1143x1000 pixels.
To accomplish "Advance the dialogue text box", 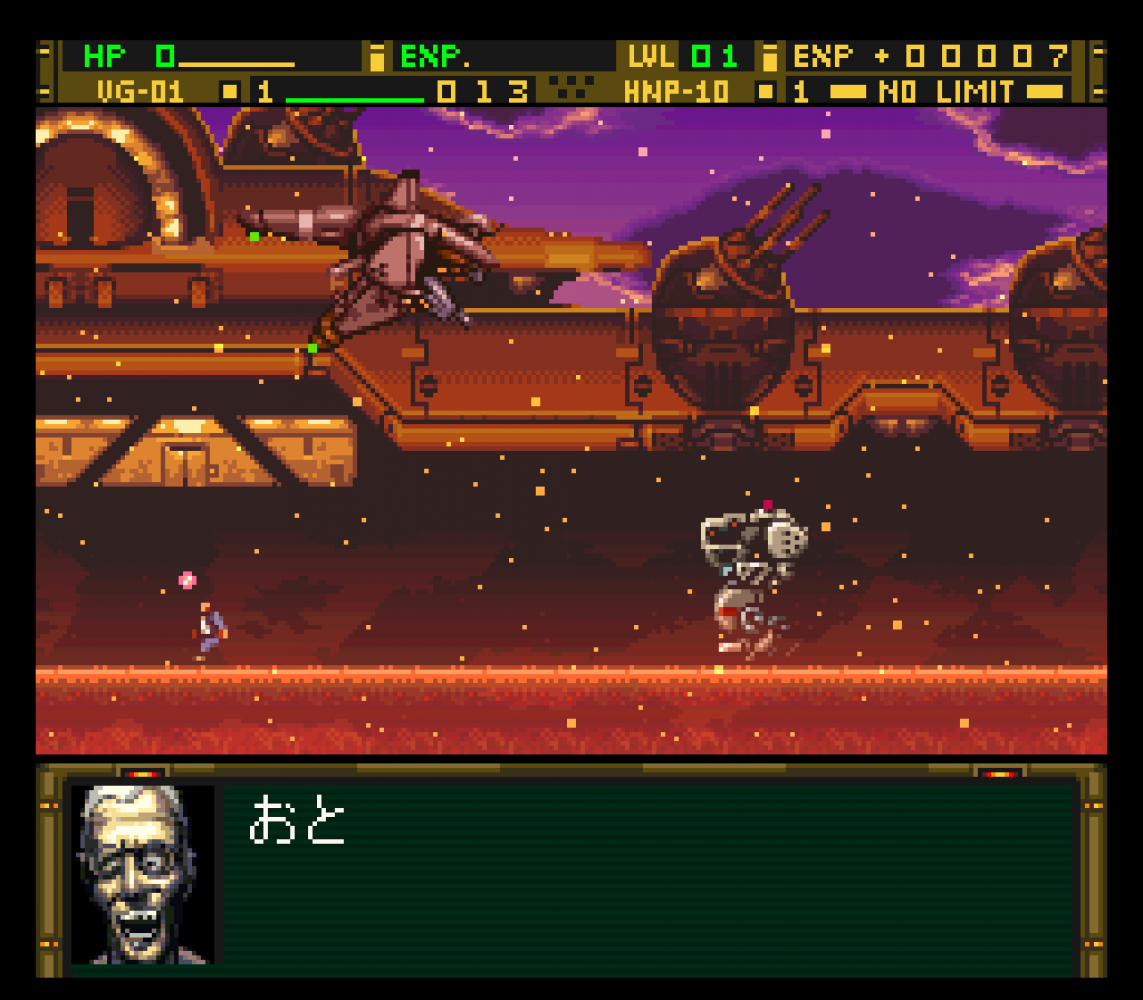I will point(648,876).
